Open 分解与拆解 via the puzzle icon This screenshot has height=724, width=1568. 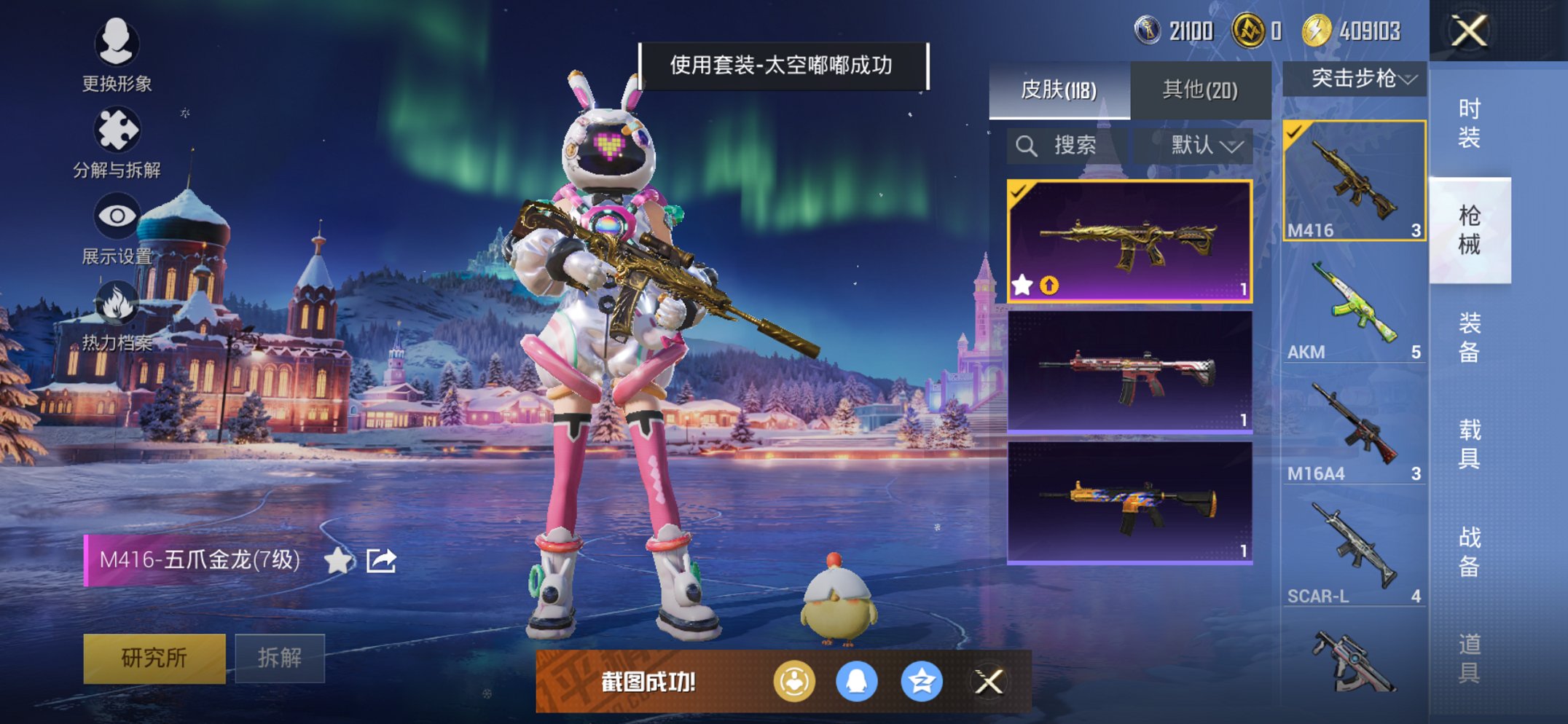pyautogui.click(x=119, y=127)
